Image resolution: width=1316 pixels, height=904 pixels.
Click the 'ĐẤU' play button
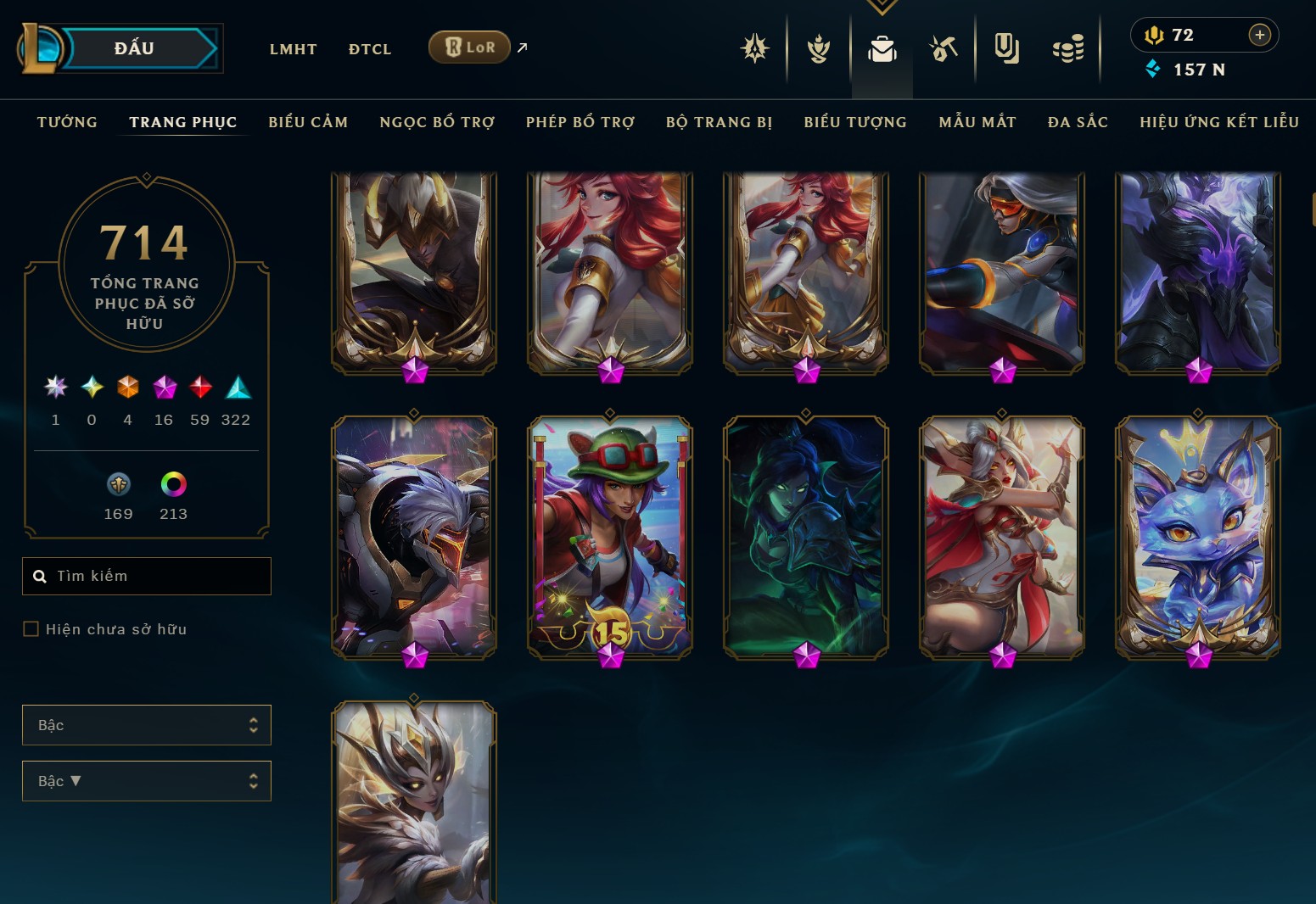coord(136,48)
